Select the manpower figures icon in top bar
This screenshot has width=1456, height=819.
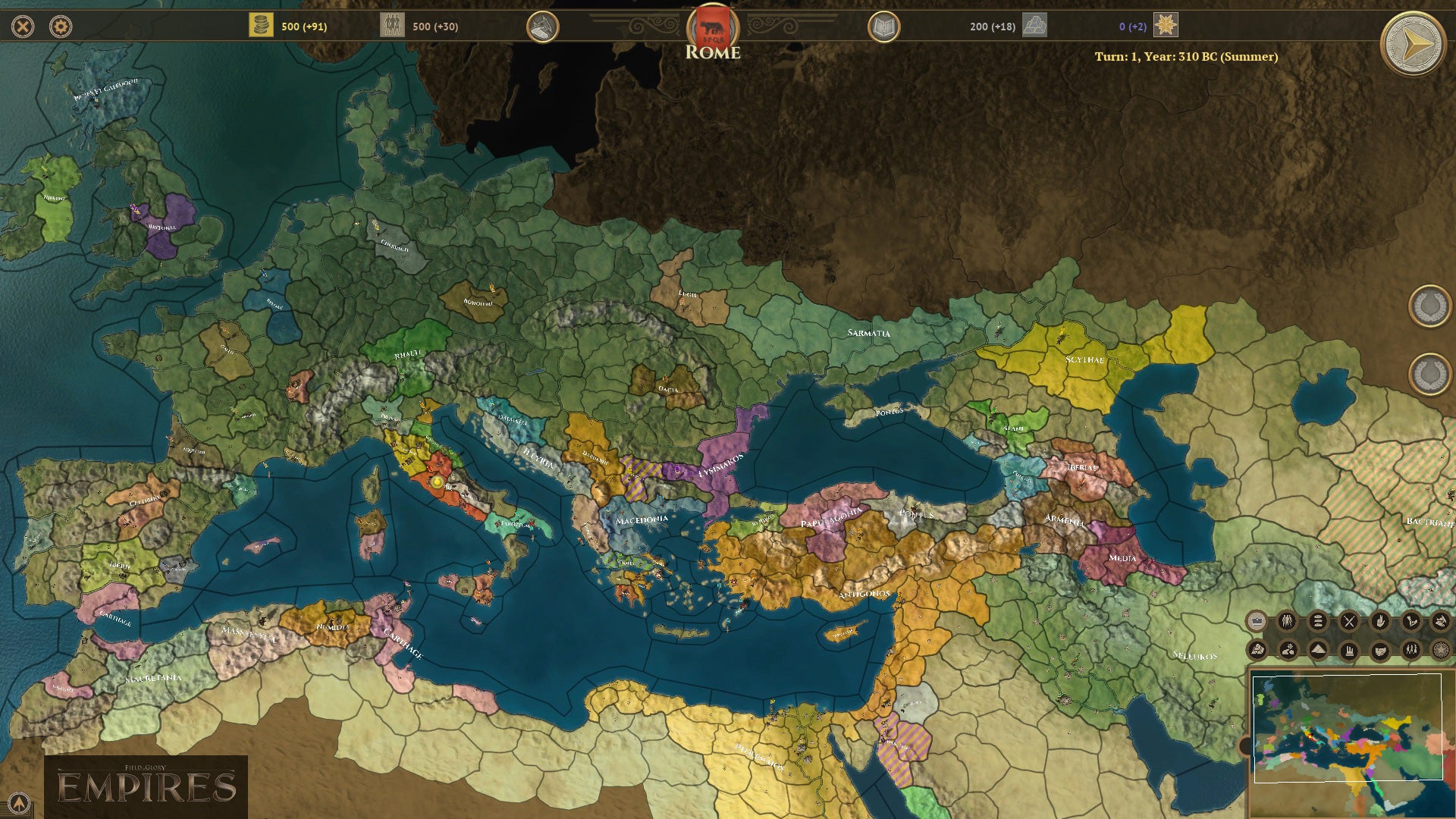tap(392, 26)
